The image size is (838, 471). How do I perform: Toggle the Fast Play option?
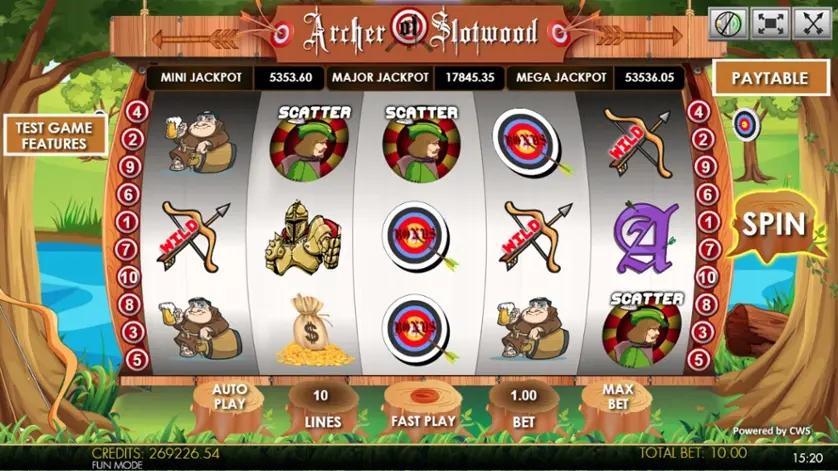pos(423,410)
